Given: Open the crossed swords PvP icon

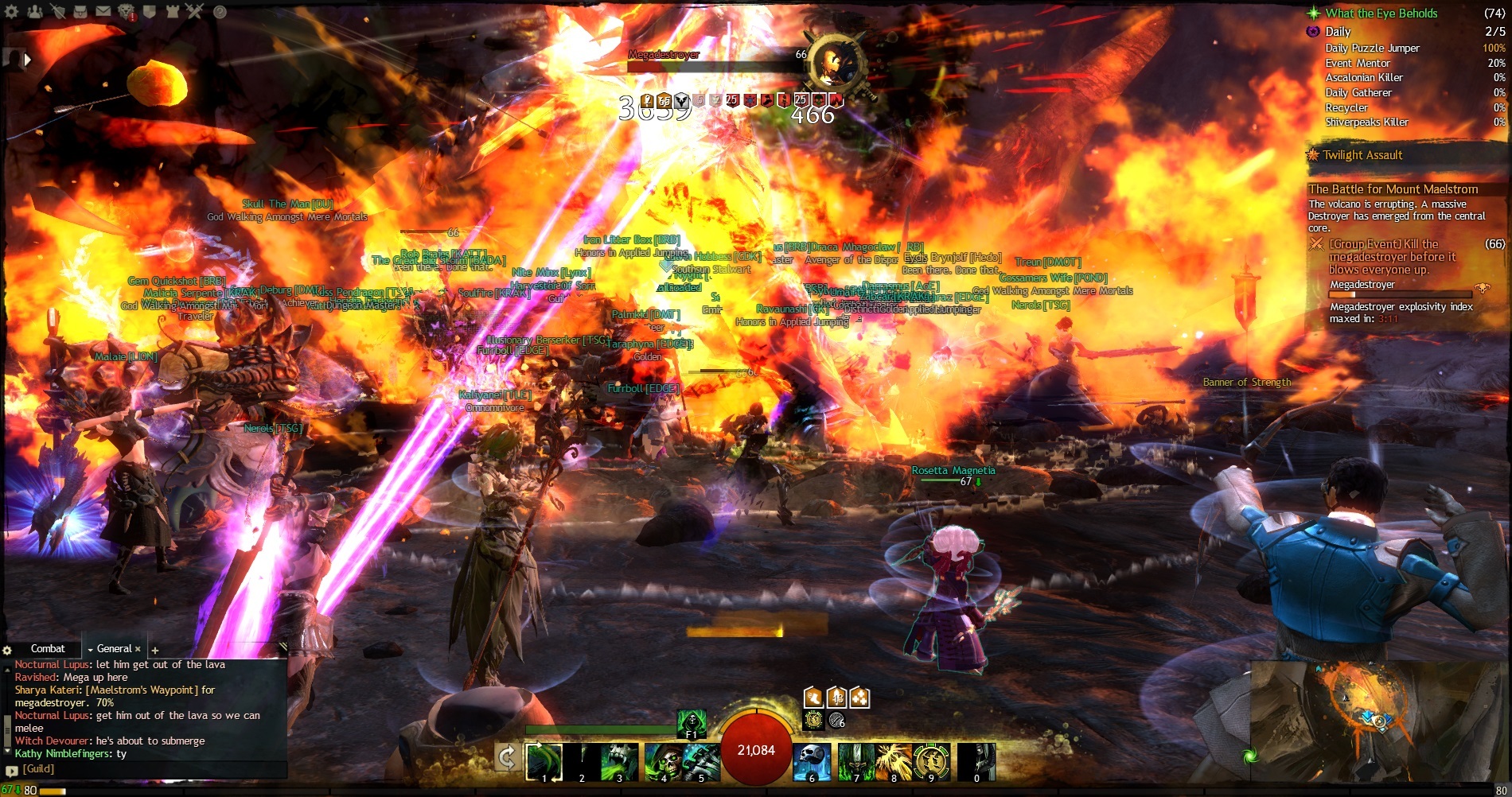Looking at the screenshot, I should point(195,11).
